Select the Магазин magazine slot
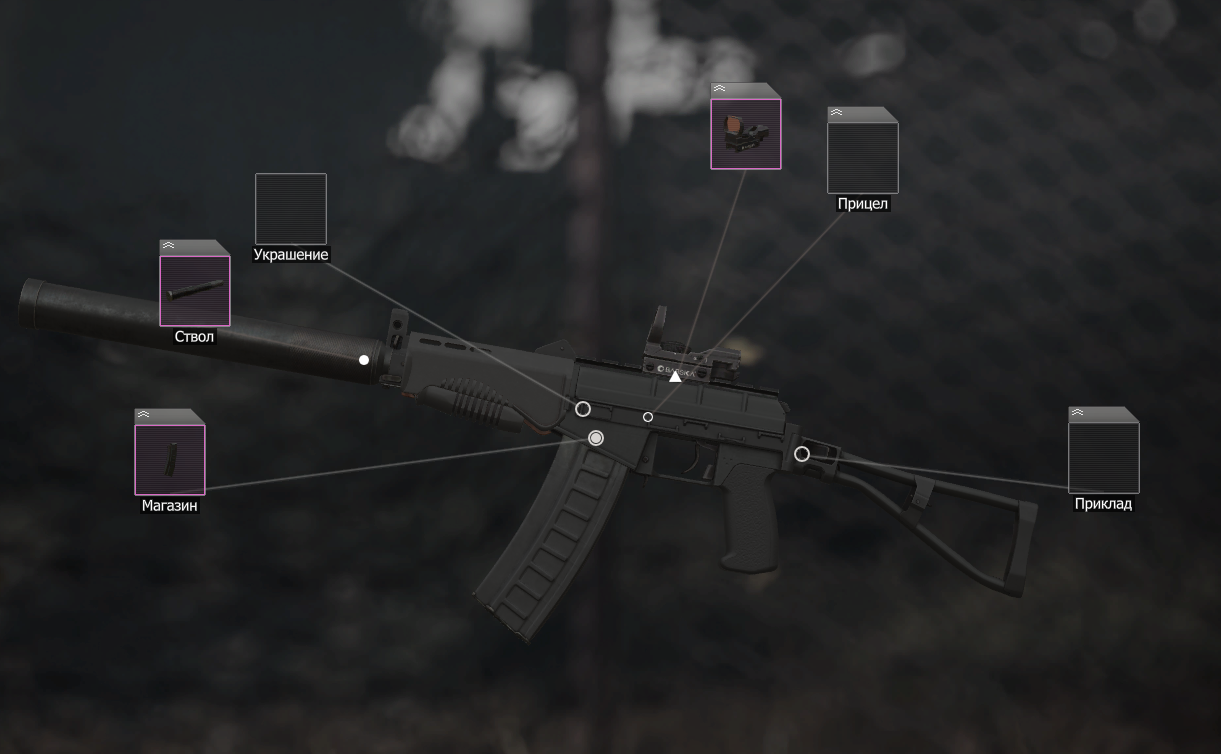This screenshot has height=754, width=1221. tap(170, 460)
